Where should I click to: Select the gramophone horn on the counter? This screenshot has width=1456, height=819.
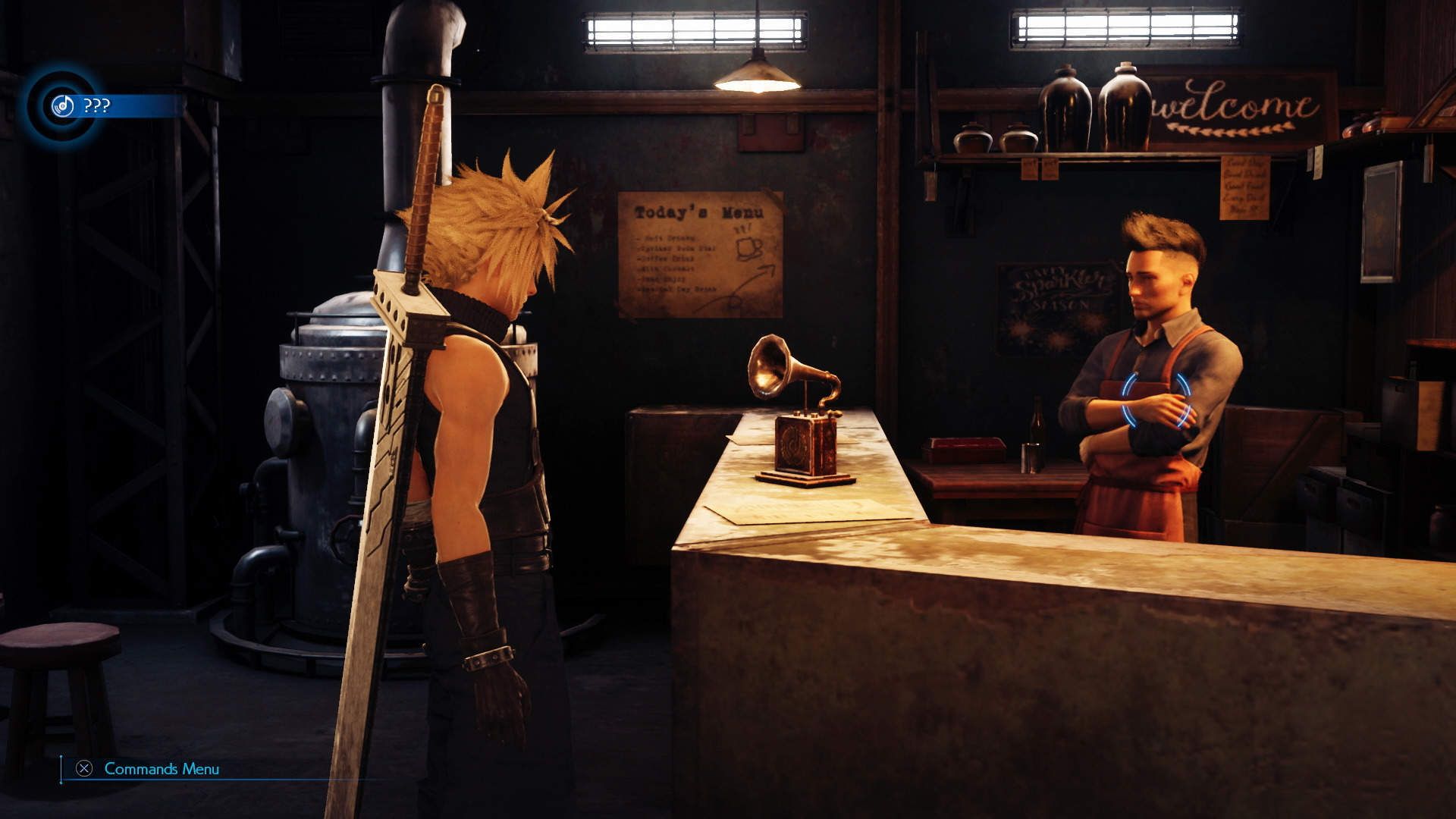click(x=770, y=368)
